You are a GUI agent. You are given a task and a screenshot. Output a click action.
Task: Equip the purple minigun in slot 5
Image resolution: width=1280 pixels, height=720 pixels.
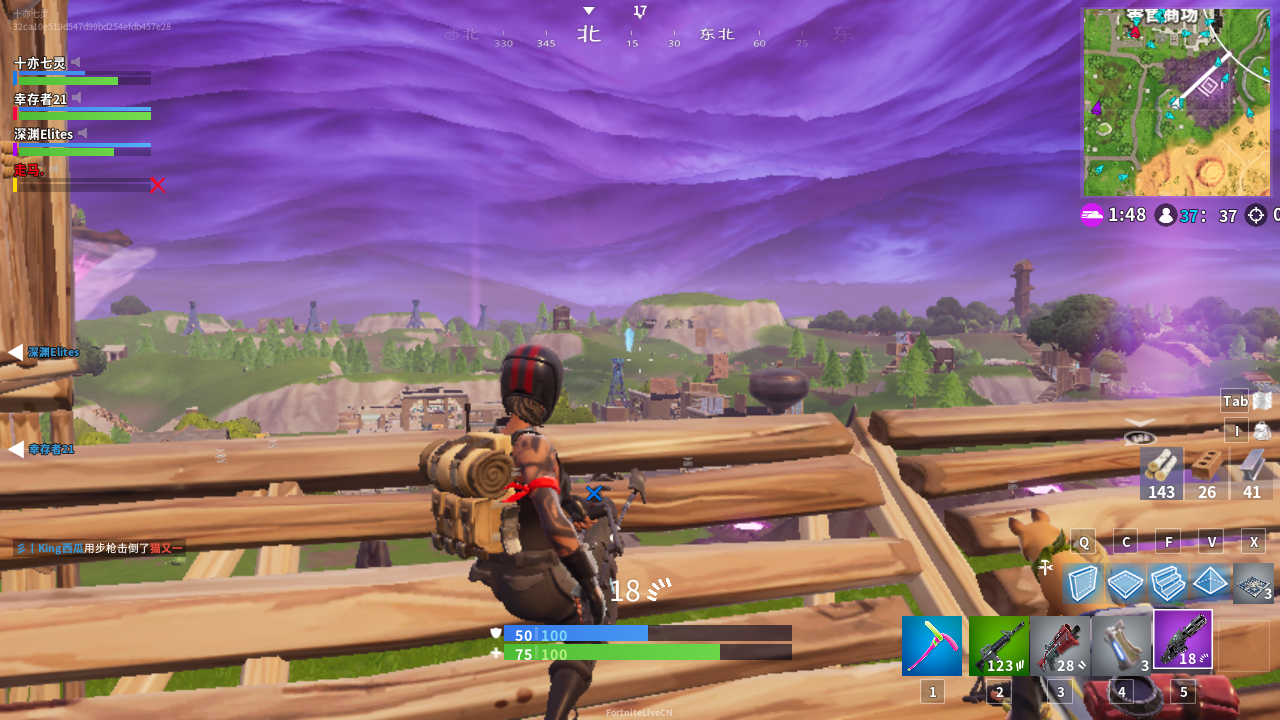tap(1183, 640)
